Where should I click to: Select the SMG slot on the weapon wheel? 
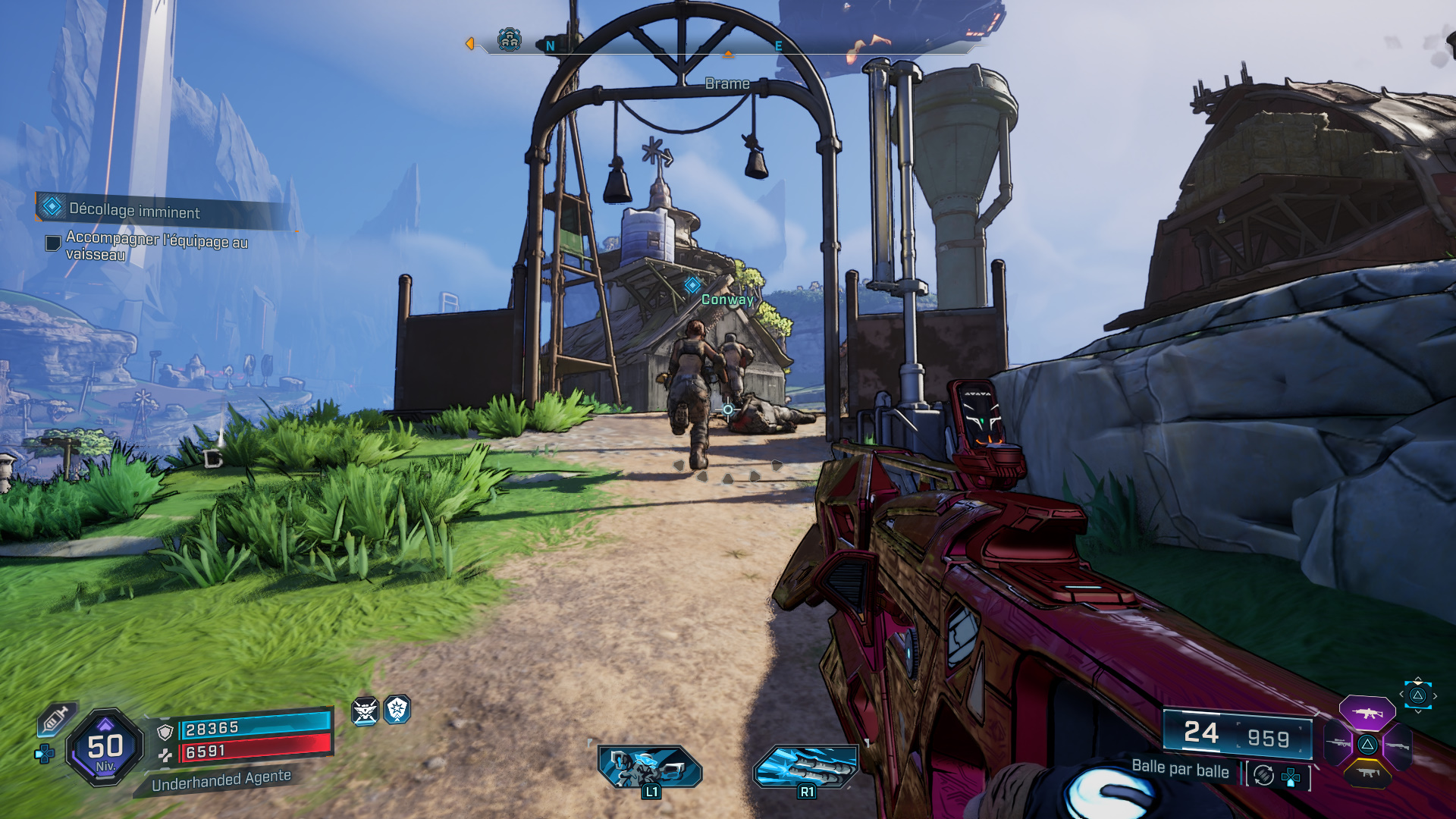tap(1369, 773)
